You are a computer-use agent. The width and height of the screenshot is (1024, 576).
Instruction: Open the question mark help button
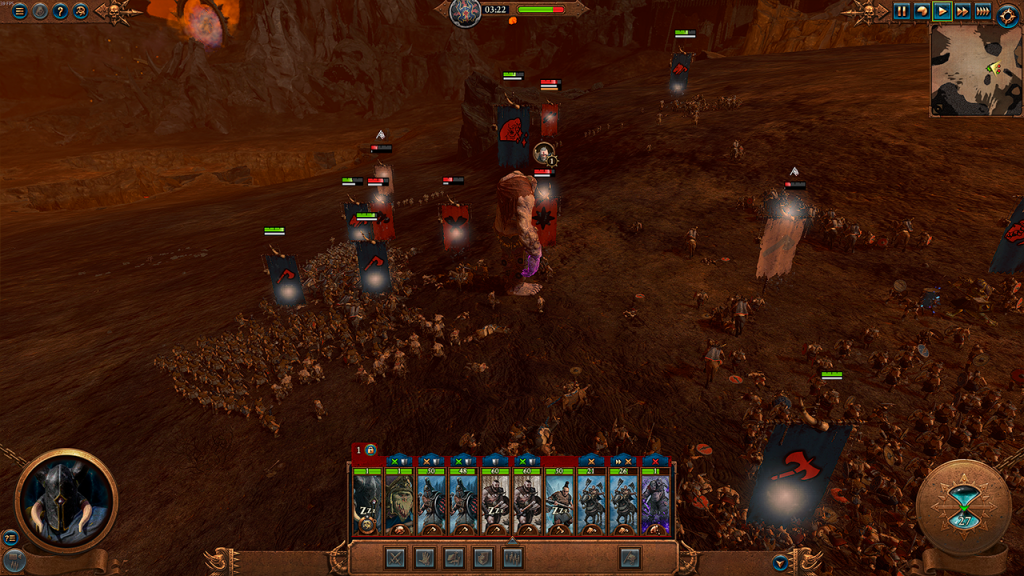tap(60, 12)
